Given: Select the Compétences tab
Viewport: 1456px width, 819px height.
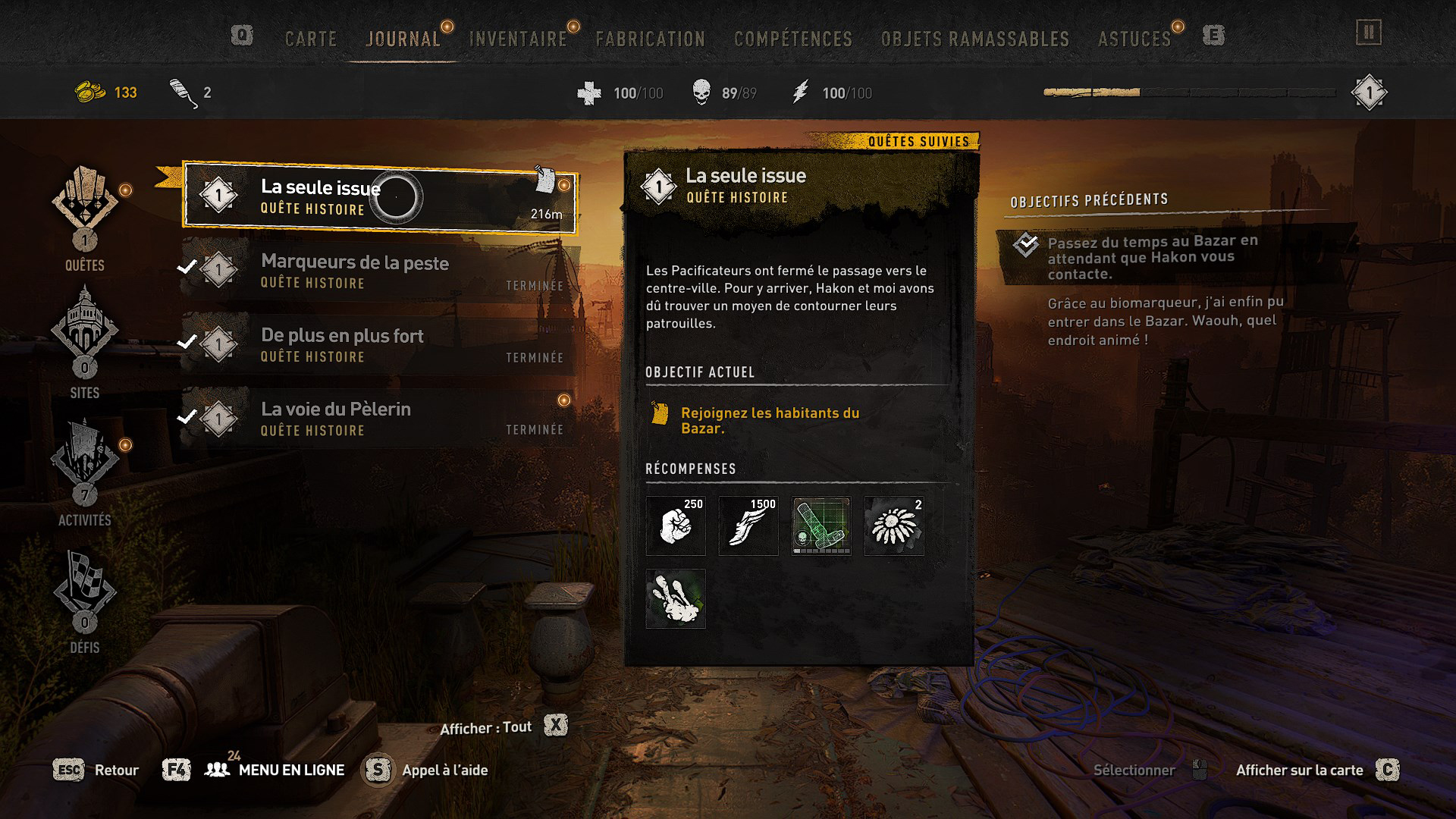Looking at the screenshot, I should click(792, 39).
